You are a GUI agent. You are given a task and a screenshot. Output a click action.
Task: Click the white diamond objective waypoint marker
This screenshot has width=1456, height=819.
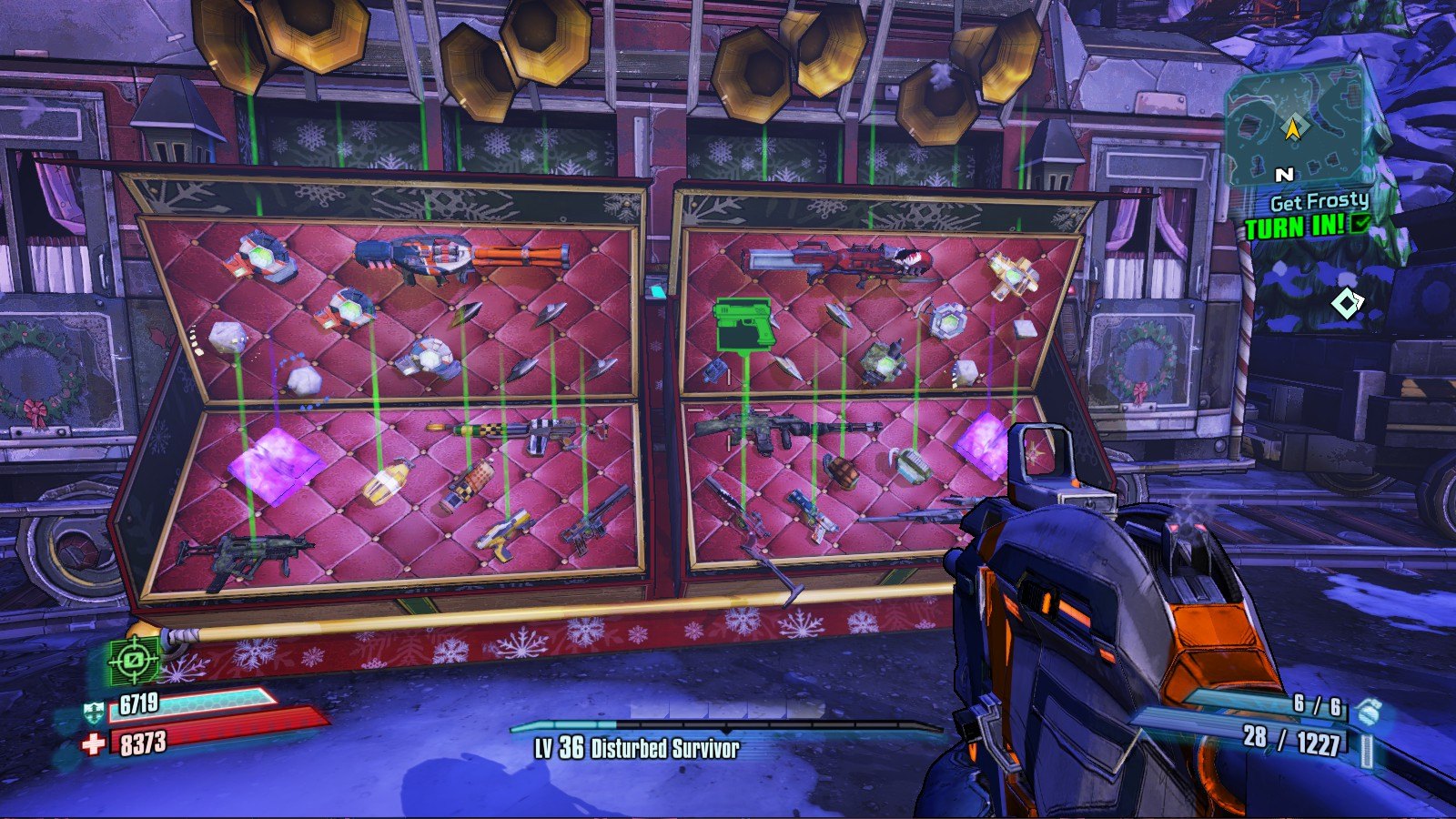click(x=1346, y=303)
